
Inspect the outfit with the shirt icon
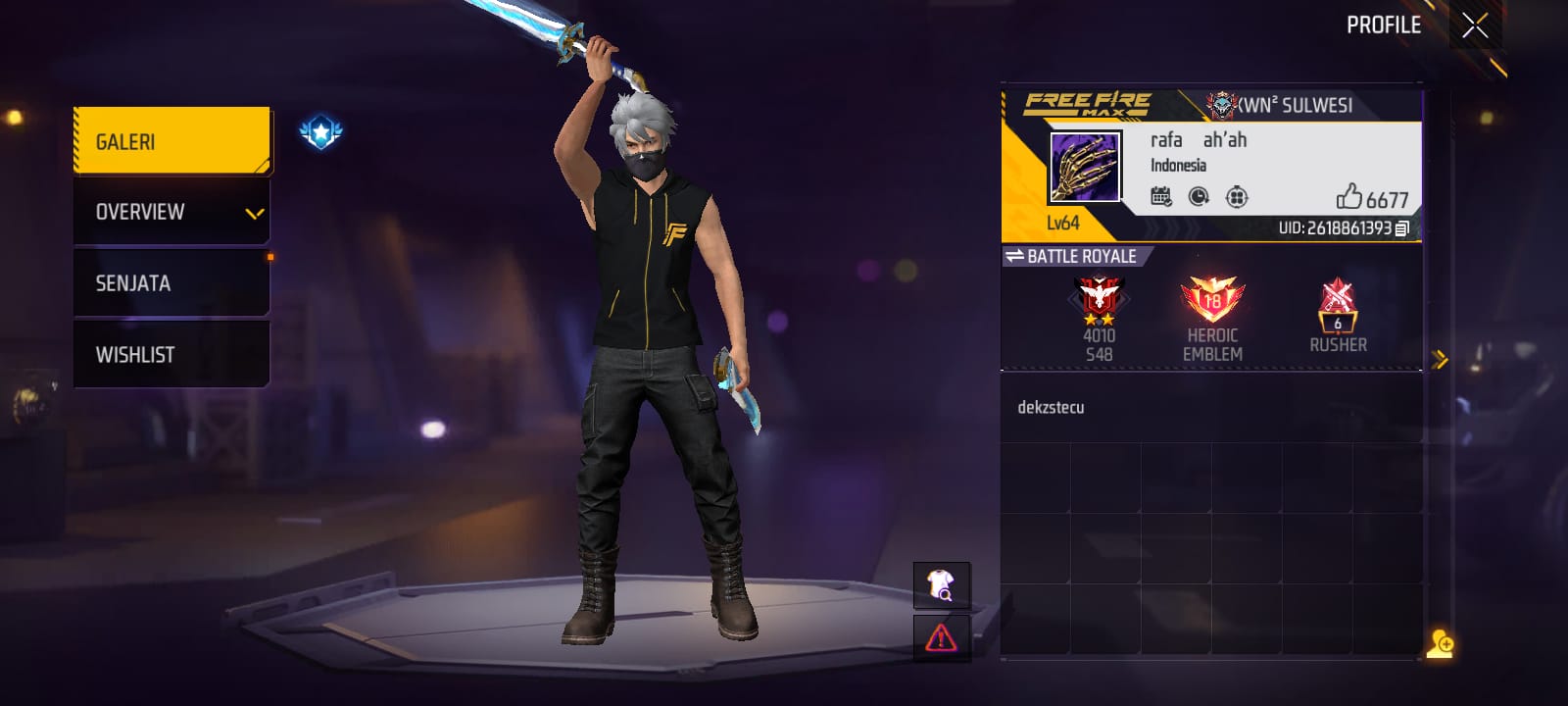(941, 585)
